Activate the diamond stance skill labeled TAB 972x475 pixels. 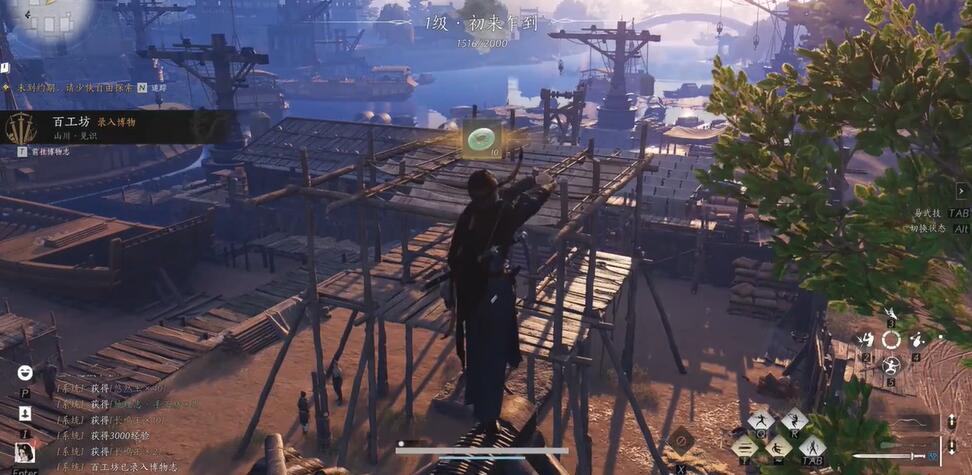[x=811, y=447]
